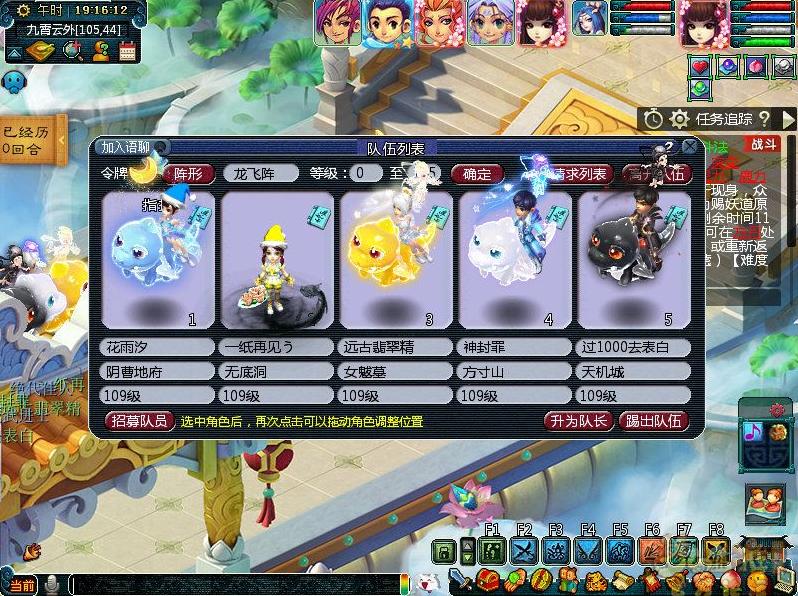
Task: Confirm the level range with 确定
Action: (476, 173)
